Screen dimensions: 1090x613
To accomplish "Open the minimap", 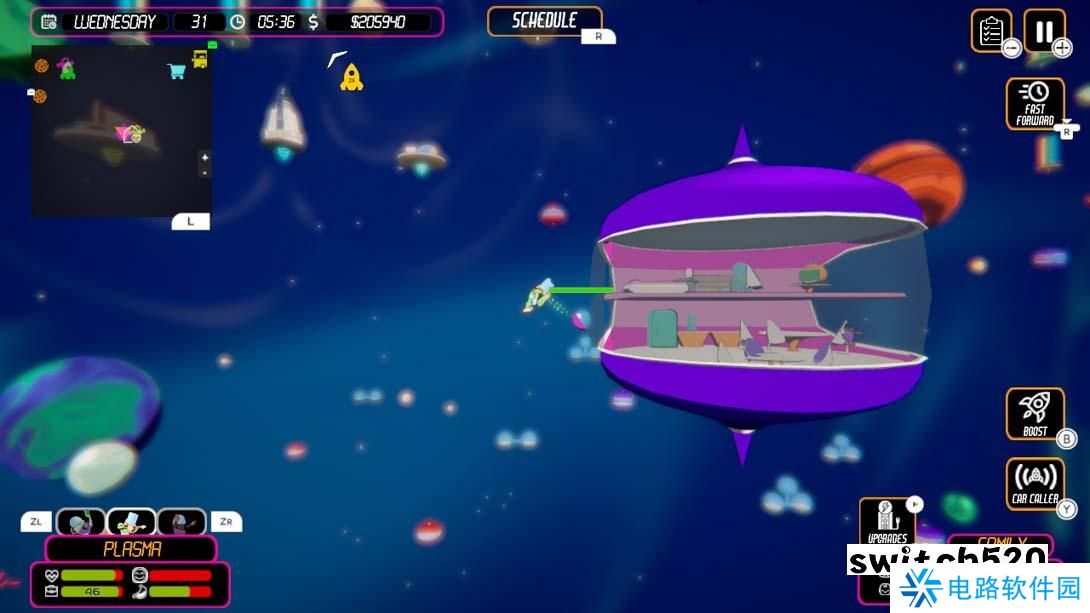I will coord(120,130).
